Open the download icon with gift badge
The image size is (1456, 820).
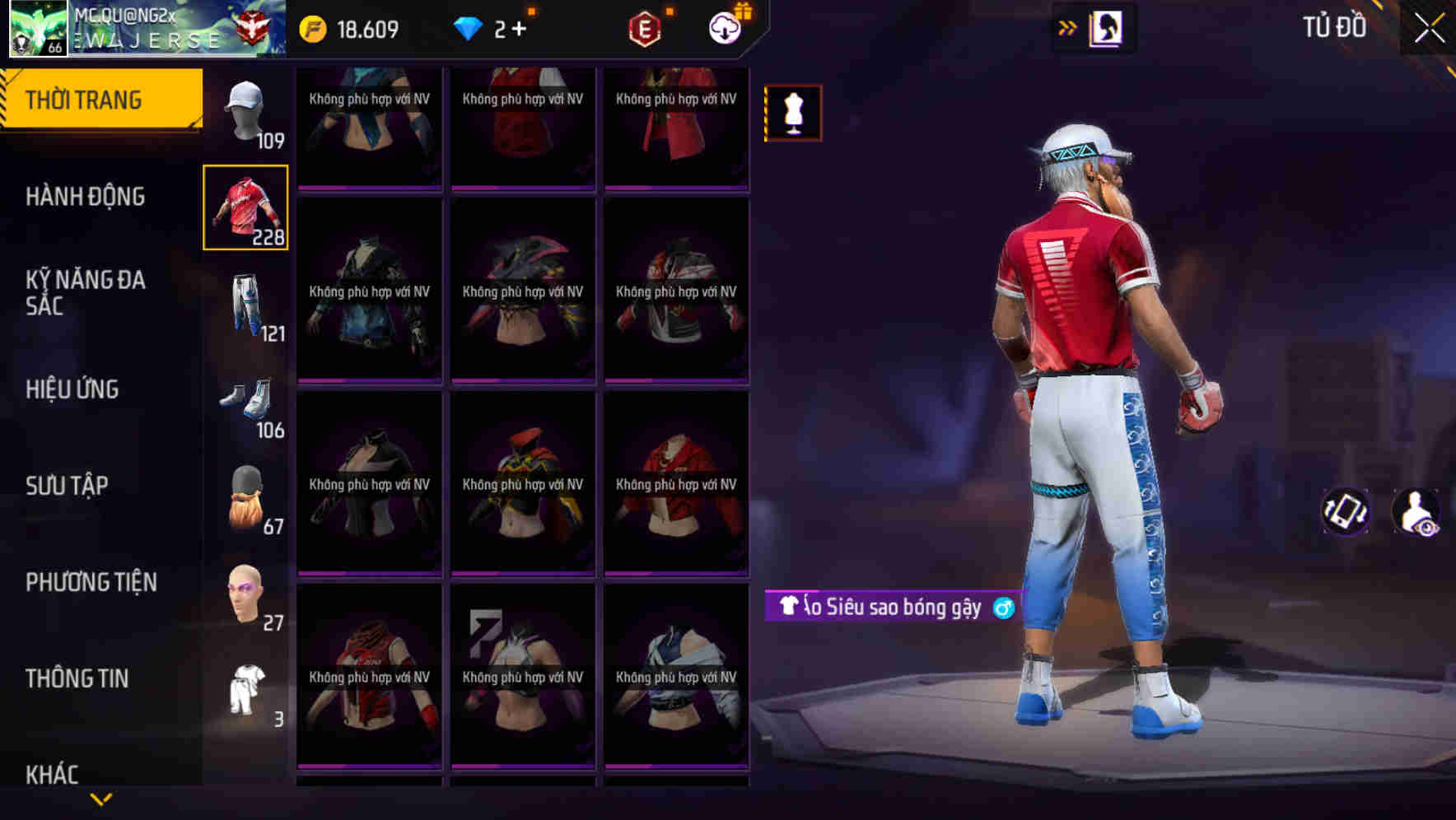click(x=723, y=29)
